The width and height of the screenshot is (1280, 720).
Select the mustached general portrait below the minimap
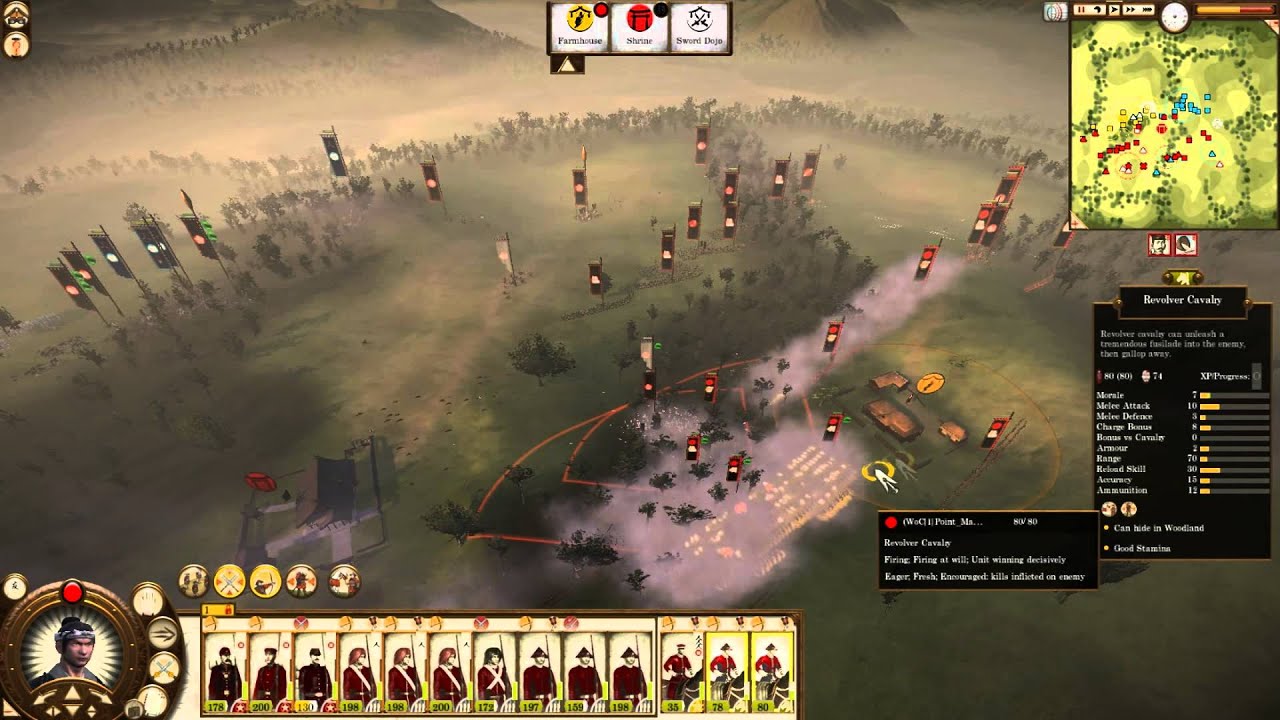pyautogui.click(x=1159, y=244)
